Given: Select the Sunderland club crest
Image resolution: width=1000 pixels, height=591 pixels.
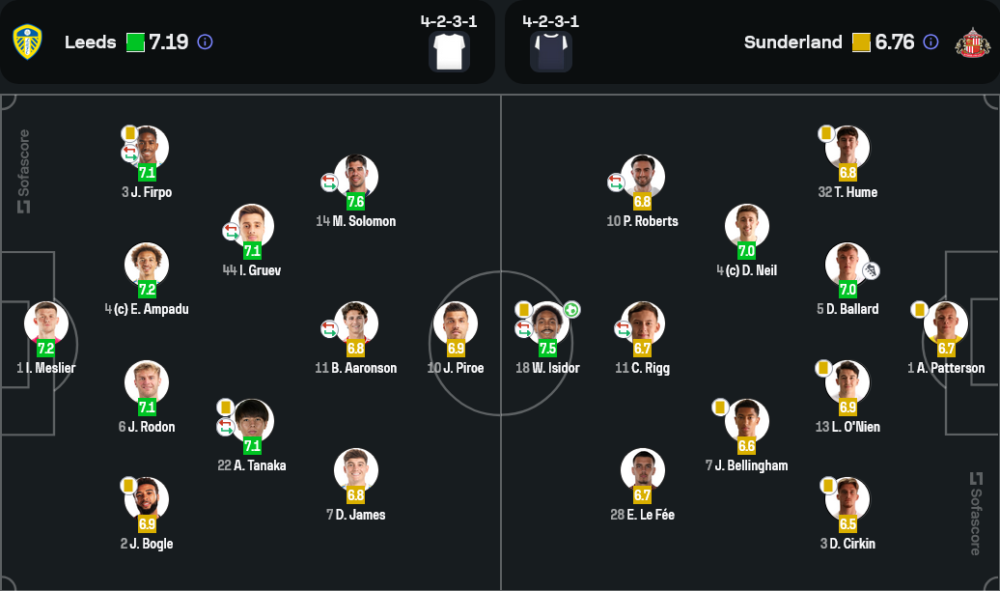Looking at the screenshot, I should (971, 42).
